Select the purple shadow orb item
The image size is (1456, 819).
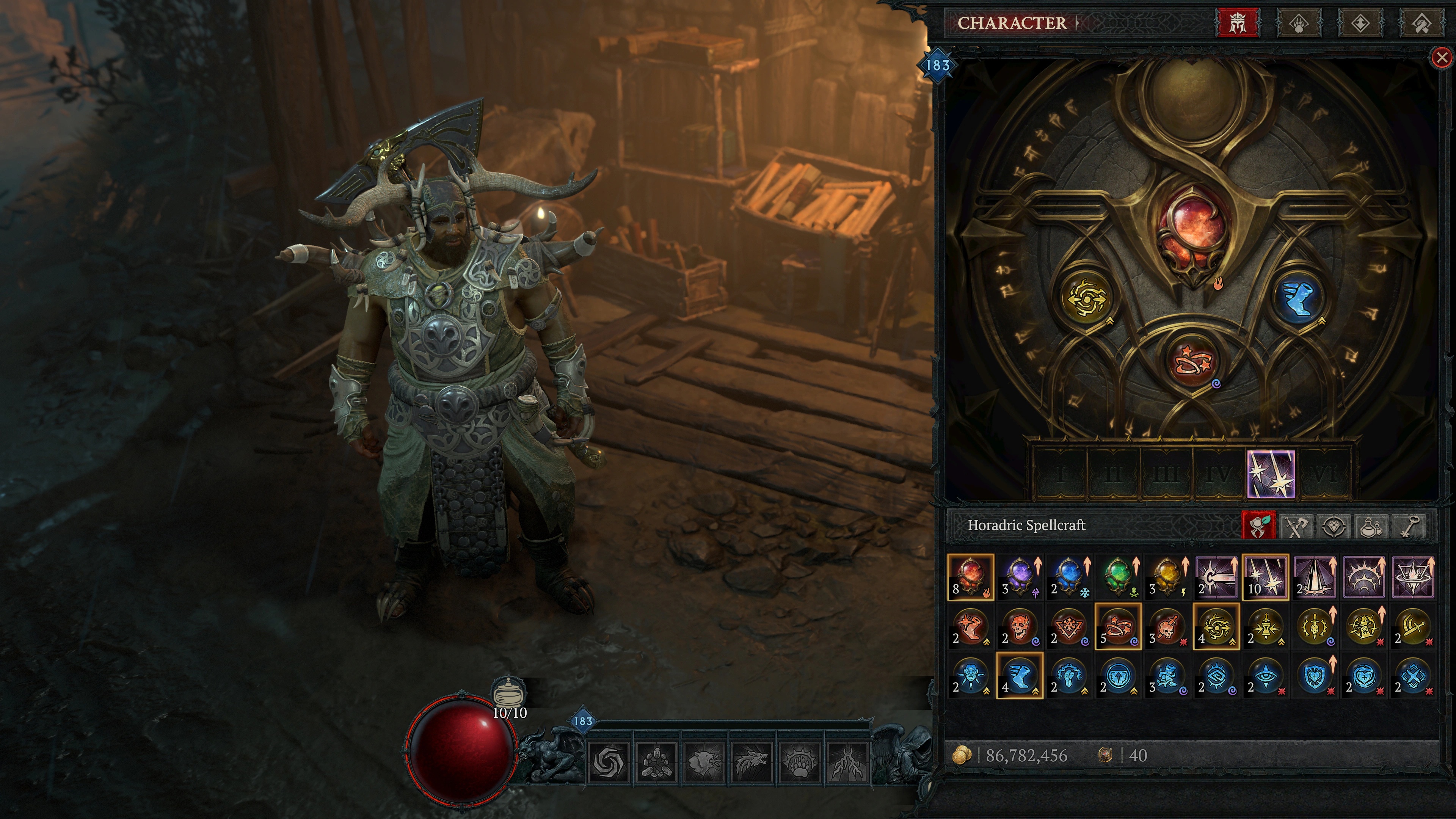click(x=1020, y=576)
